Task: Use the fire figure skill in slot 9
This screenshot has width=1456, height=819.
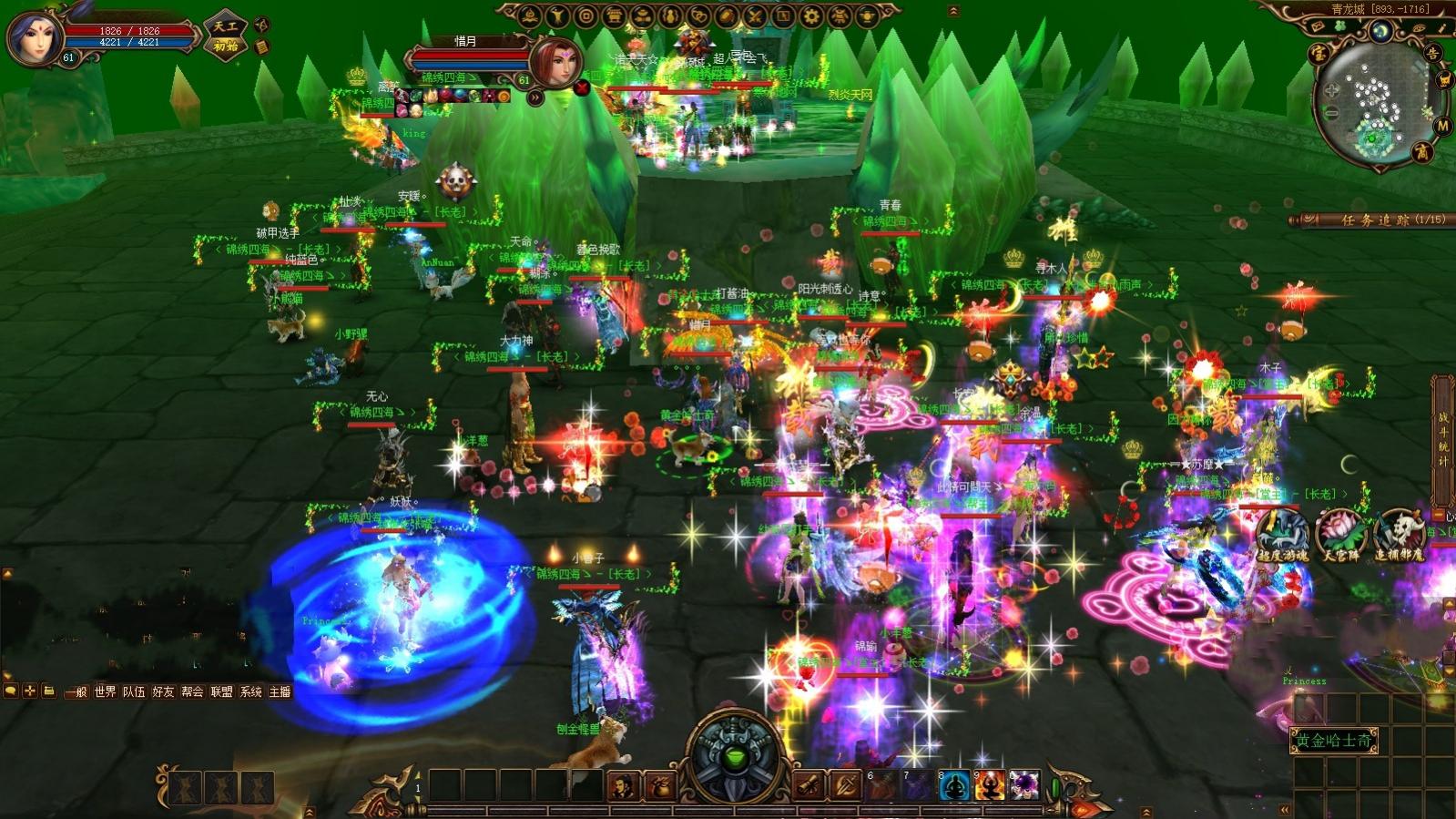Action: pos(989,785)
